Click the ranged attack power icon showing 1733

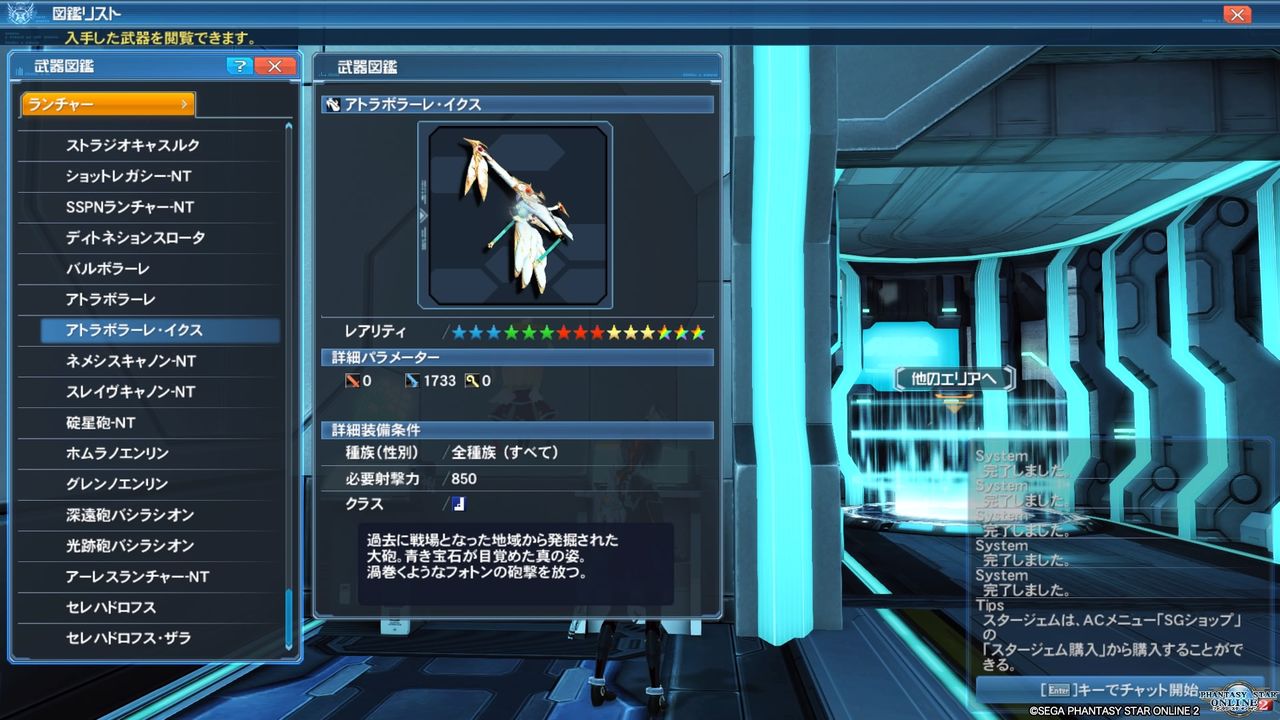coord(413,380)
